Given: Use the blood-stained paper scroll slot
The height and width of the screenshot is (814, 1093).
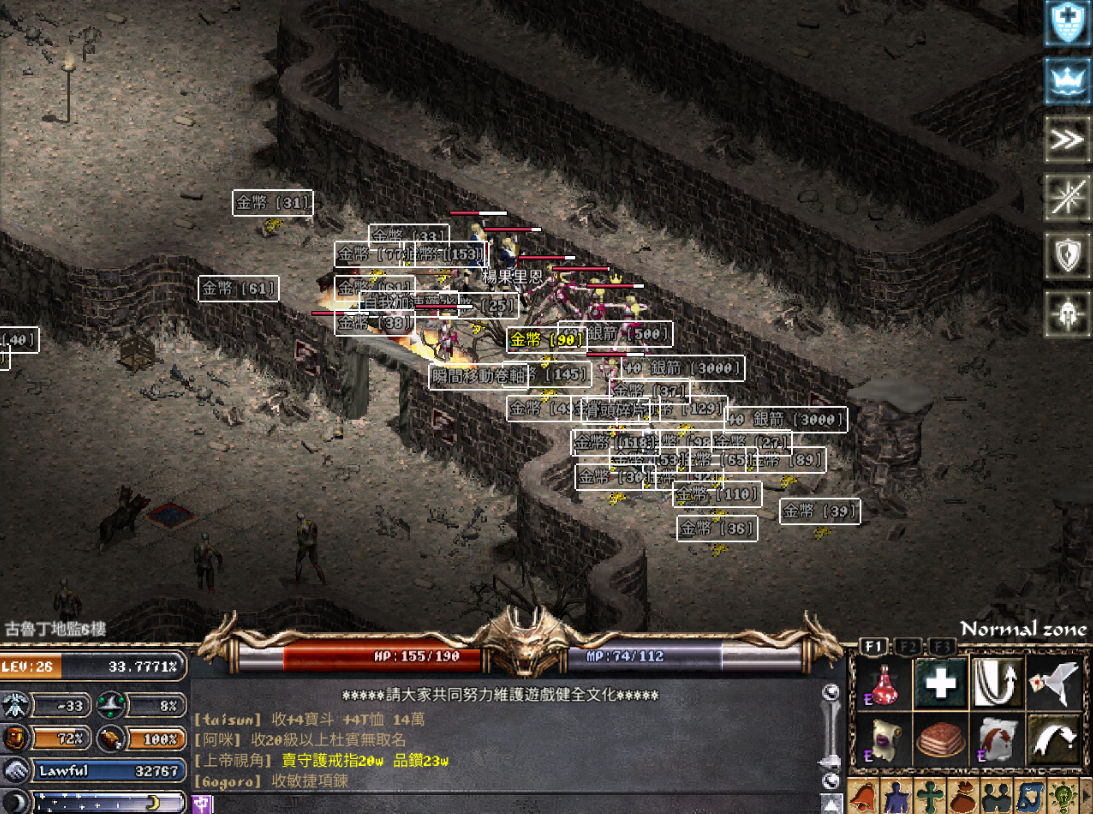Looking at the screenshot, I should [997, 739].
